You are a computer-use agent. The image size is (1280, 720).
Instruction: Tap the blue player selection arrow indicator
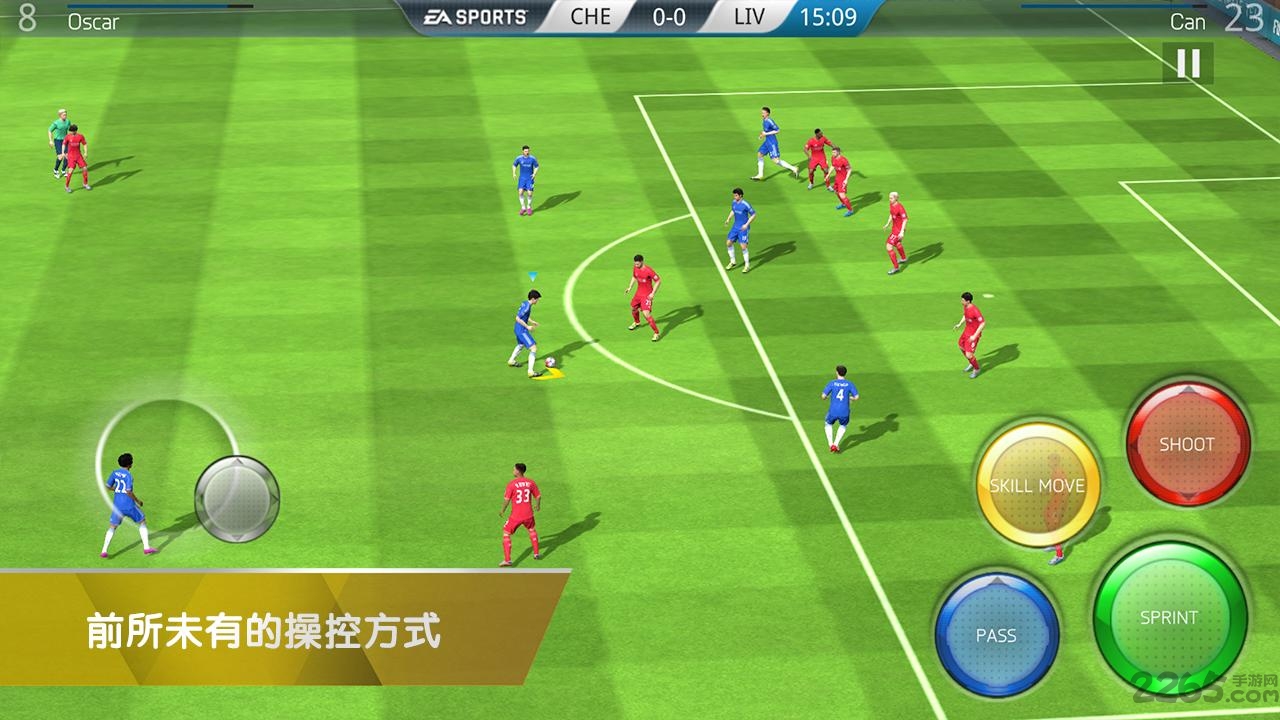coord(533,274)
